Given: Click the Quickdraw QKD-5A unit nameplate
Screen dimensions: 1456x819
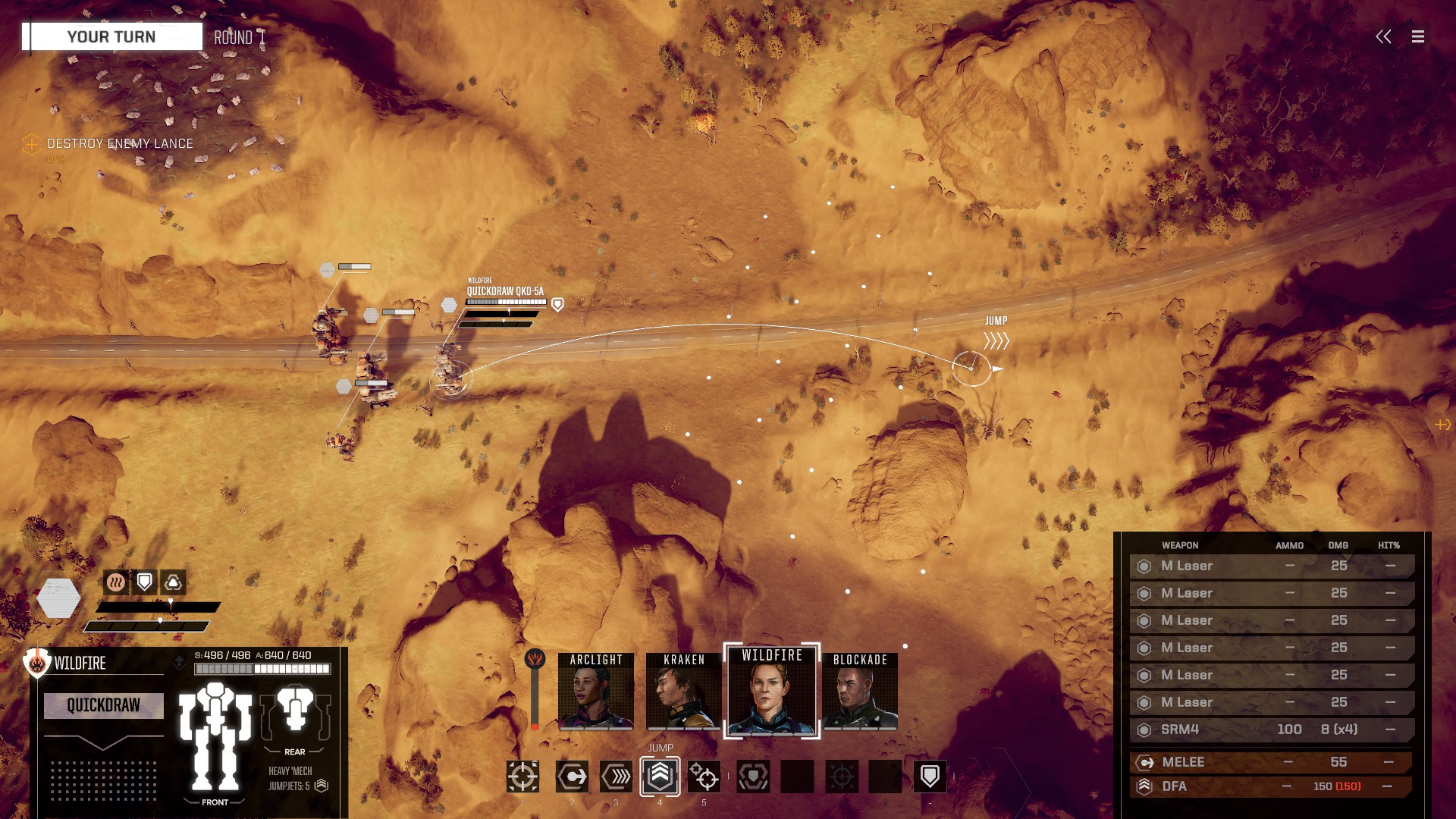Looking at the screenshot, I should pyautogui.click(x=505, y=291).
